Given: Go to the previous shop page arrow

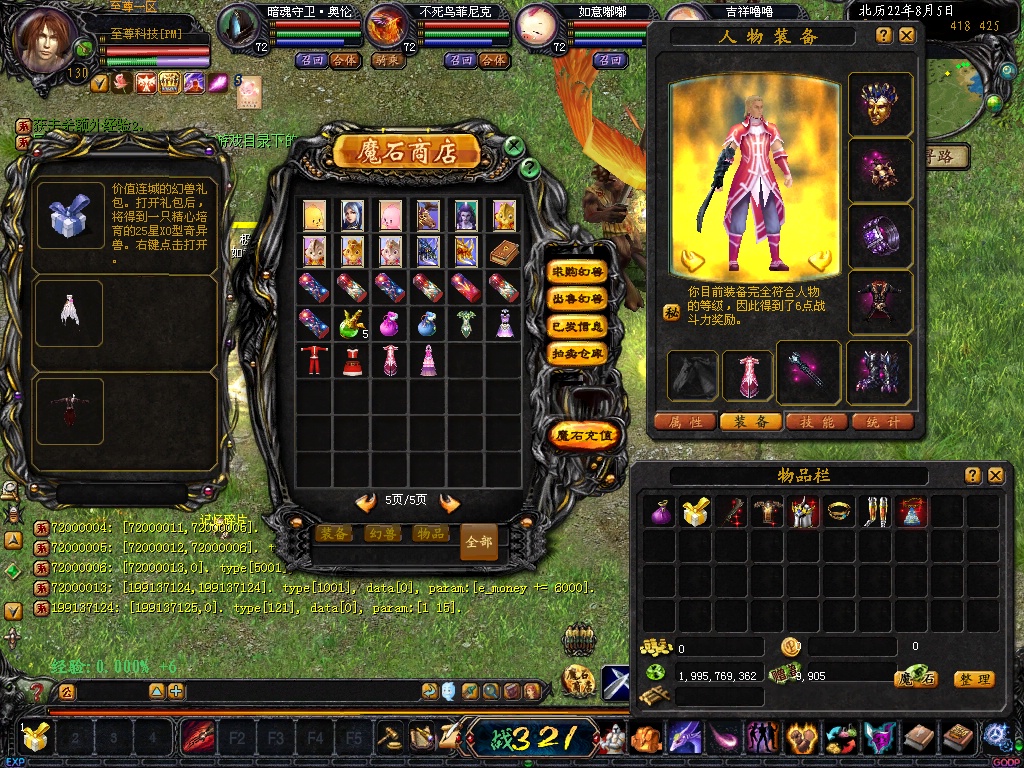Looking at the screenshot, I should pyautogui.click(x=366, y=502).
